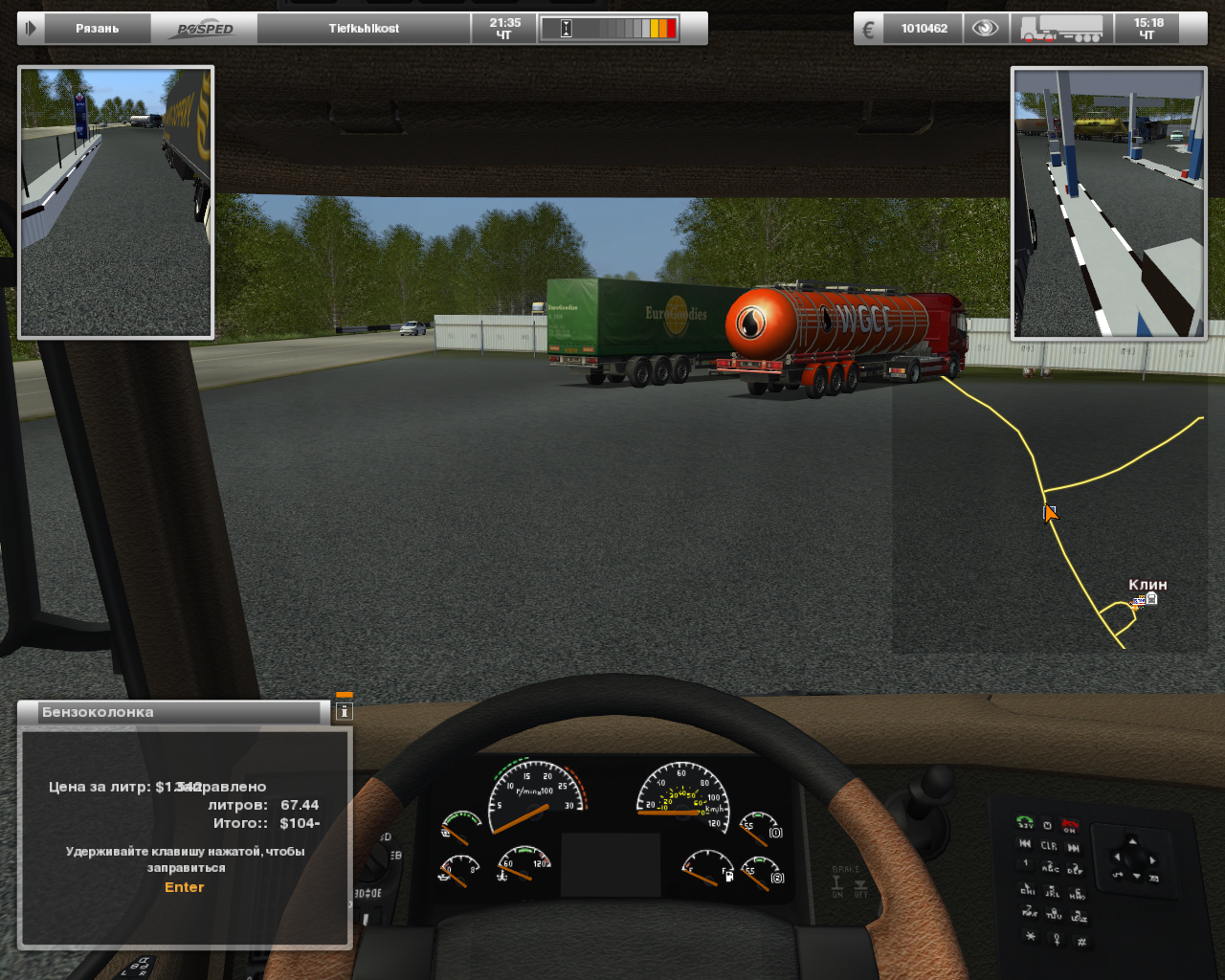Click the eye icon in the top bar
Viewport: 1225px width, 980px height.
(x=985, y=29)
